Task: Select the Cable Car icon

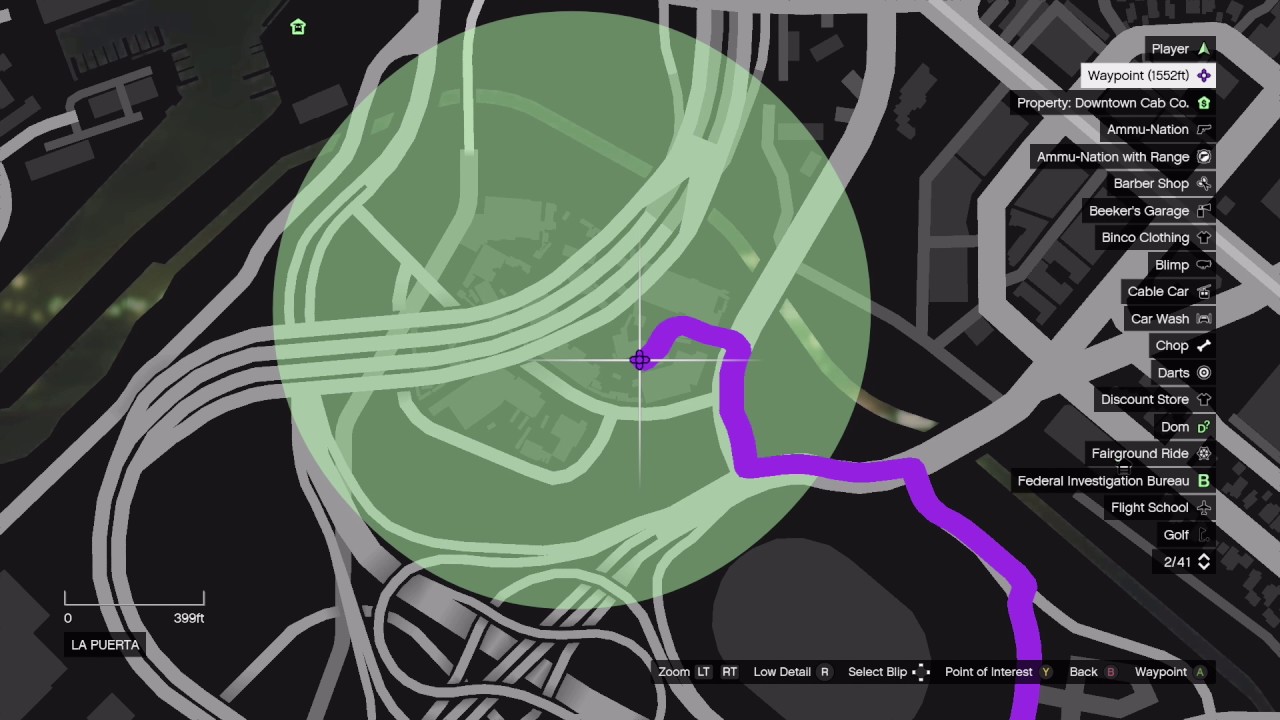Action: click(1203, 291)
